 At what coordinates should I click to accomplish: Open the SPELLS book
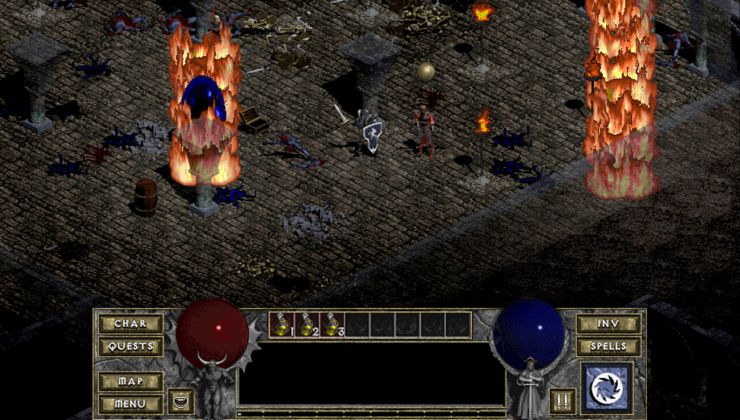coord(608,346)
